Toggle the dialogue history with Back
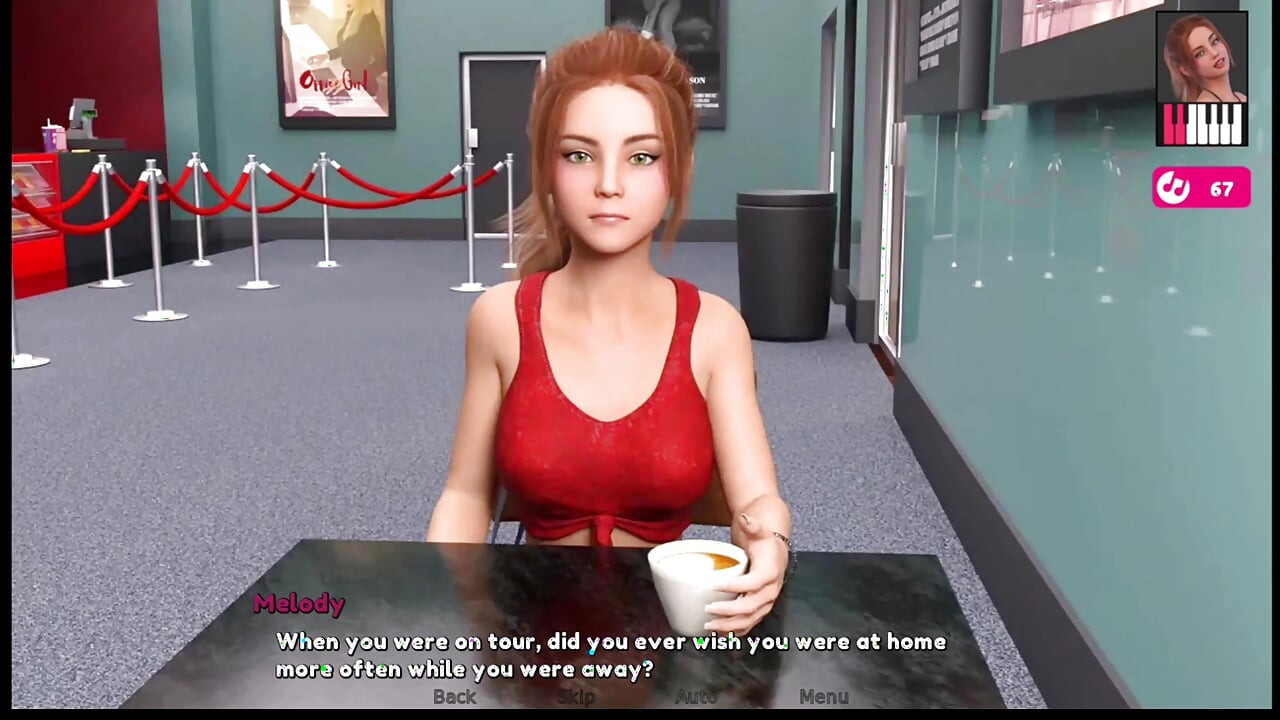1280x720 pixels. pos(455,698)
